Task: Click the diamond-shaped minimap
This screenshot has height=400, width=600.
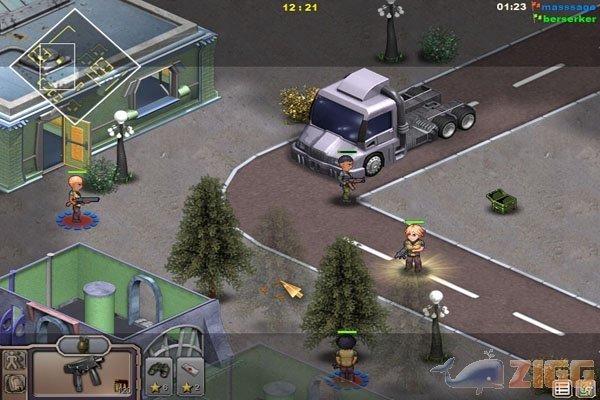Action: click(x=74, y=65)
